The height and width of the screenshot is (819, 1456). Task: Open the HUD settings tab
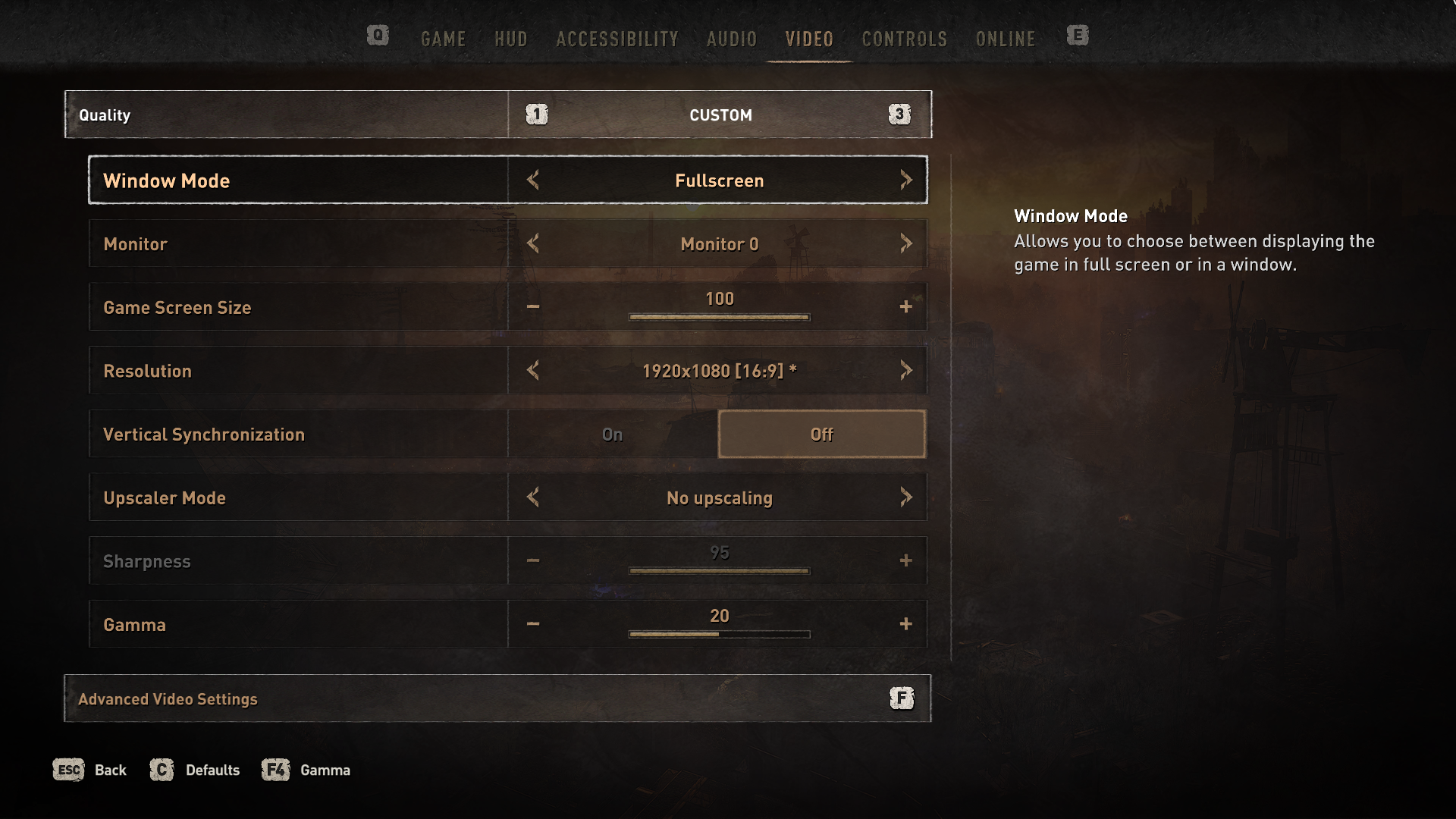coord(510,39)
